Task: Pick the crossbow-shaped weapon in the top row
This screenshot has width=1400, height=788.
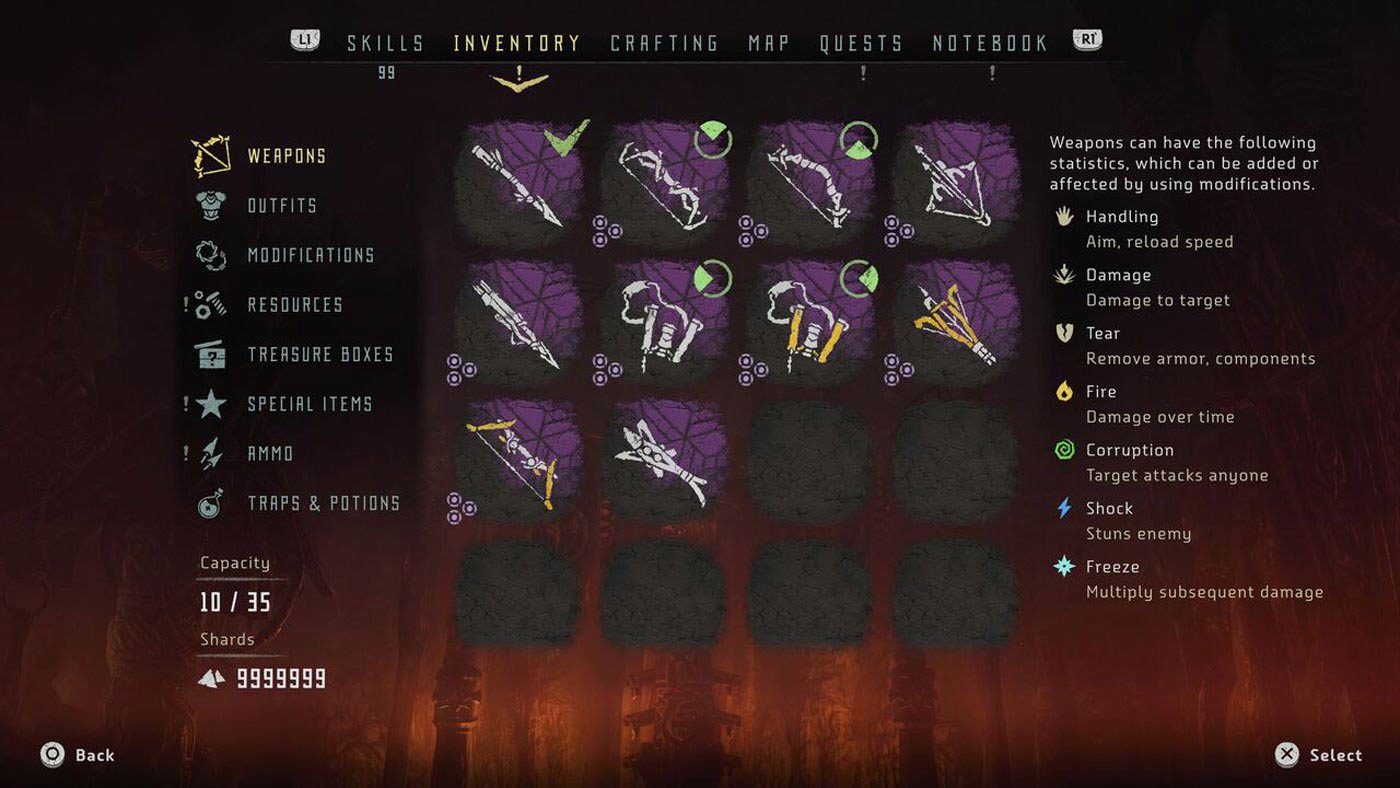Action: 955,184
